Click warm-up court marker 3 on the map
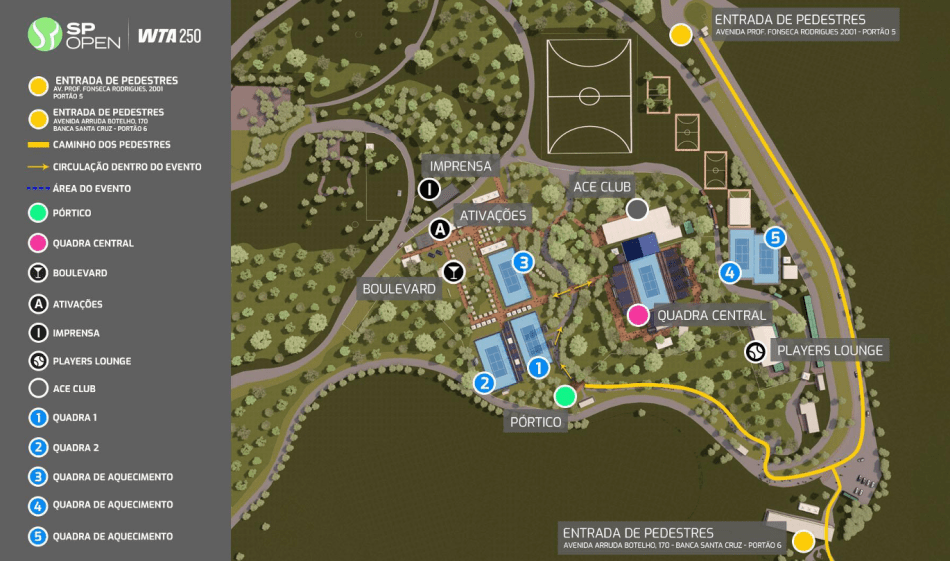The height and width of the screenshot is (561, 950). [523, 262]
